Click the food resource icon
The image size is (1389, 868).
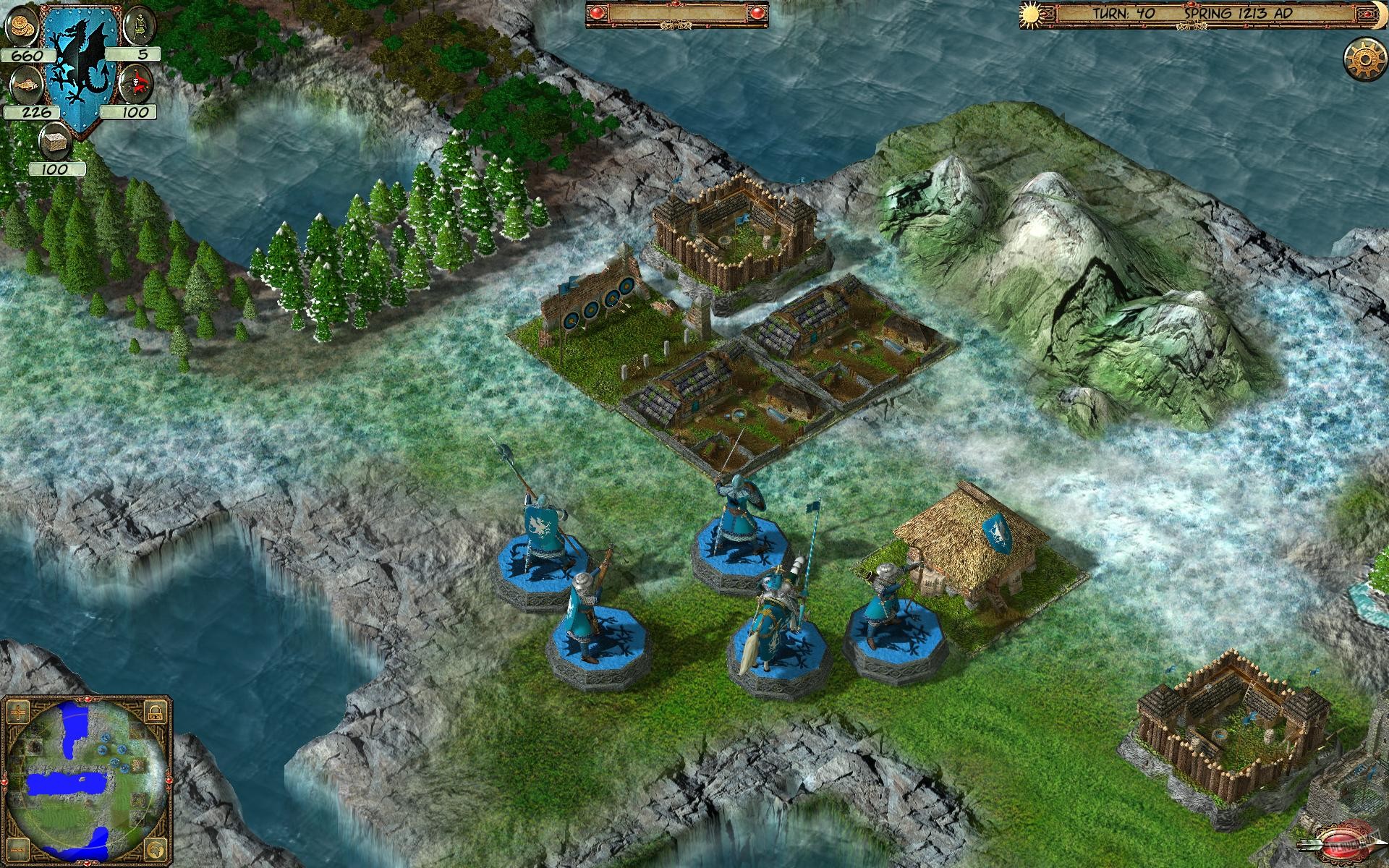point(26,85)
